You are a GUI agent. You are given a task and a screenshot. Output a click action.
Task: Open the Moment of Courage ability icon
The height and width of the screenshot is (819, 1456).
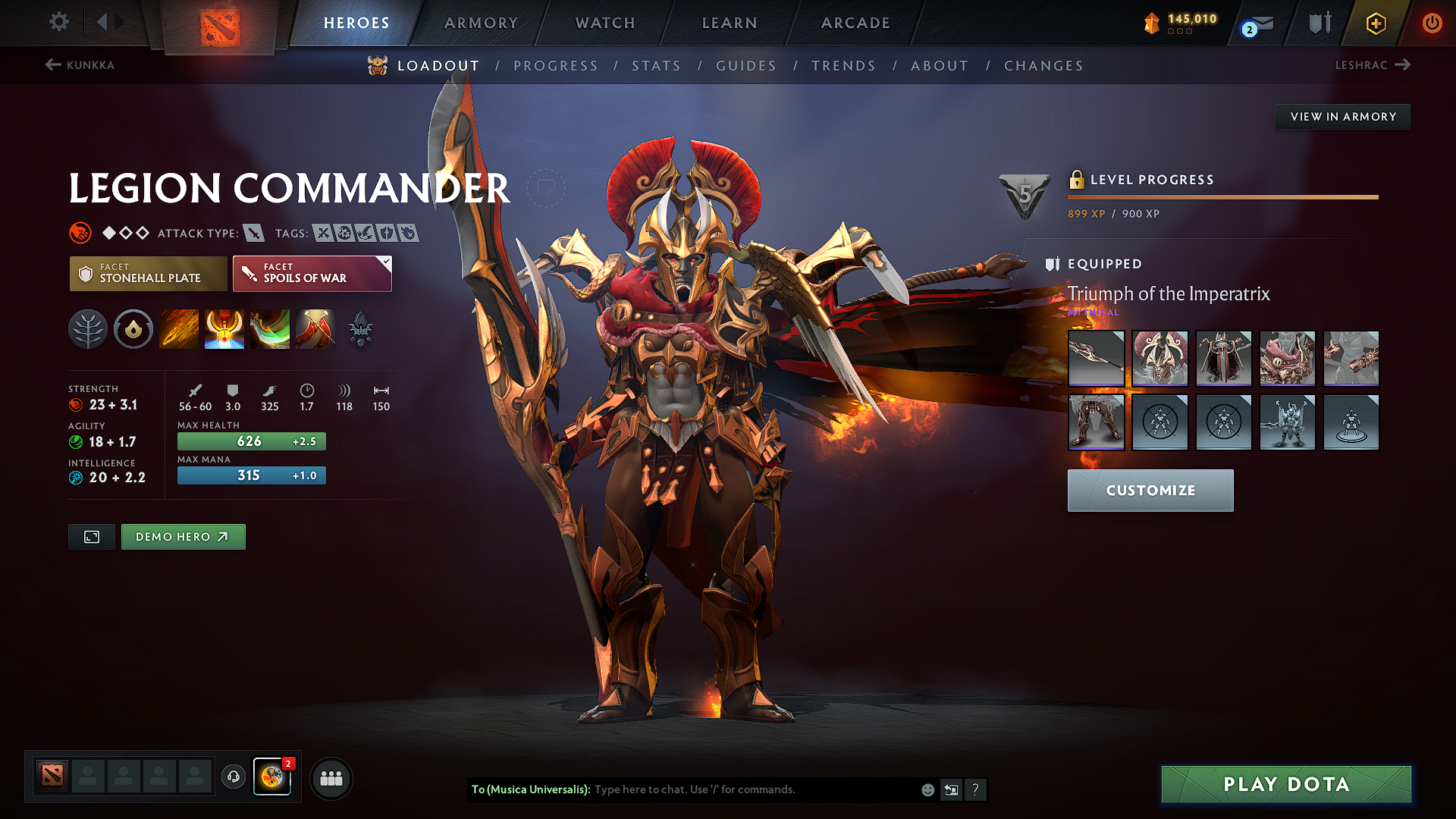269,329
